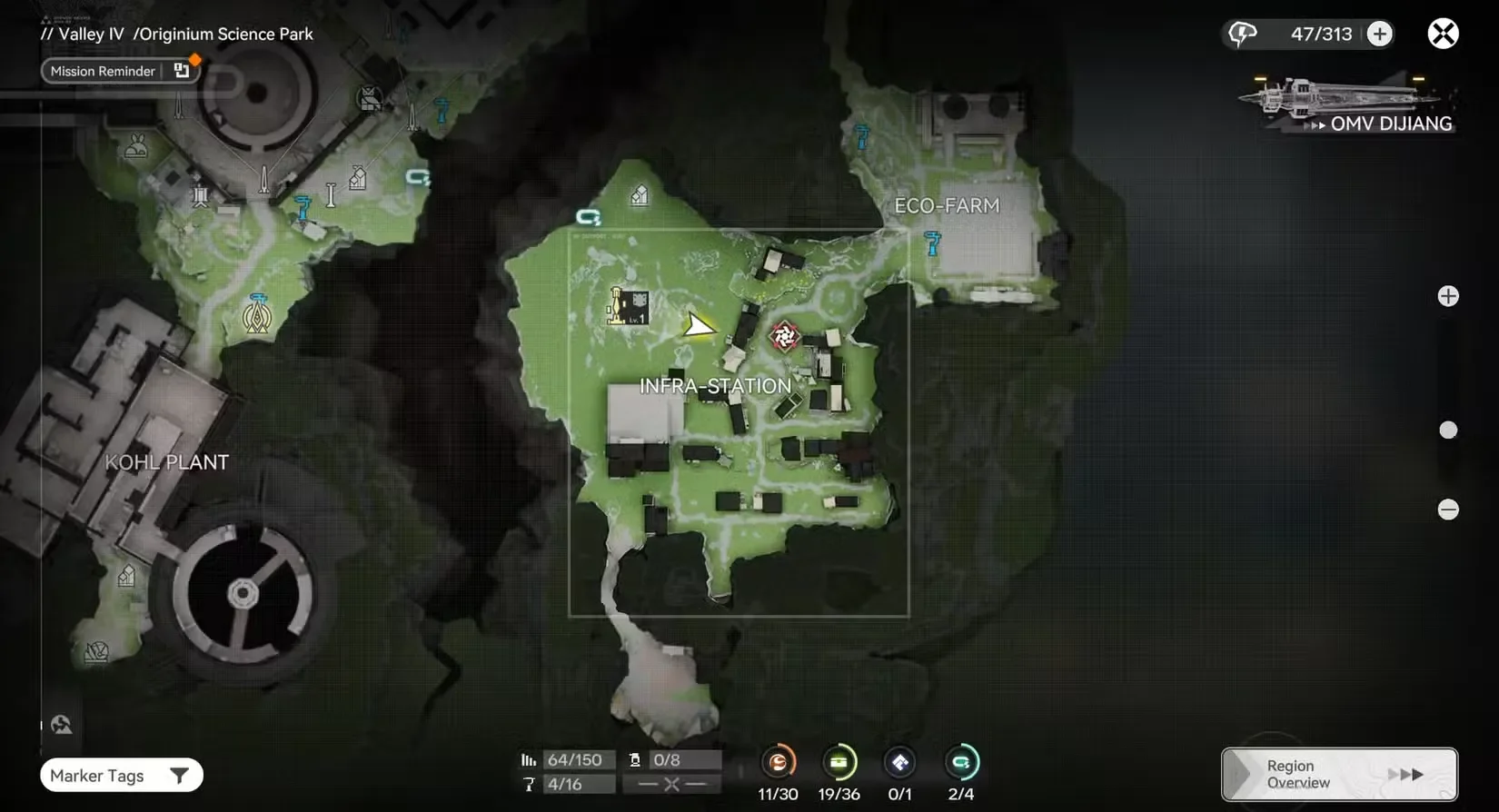Toggle the lightning brain indicator showing 47/313
Viewport: 1499px width, 812px height.
coord(1241,34)
